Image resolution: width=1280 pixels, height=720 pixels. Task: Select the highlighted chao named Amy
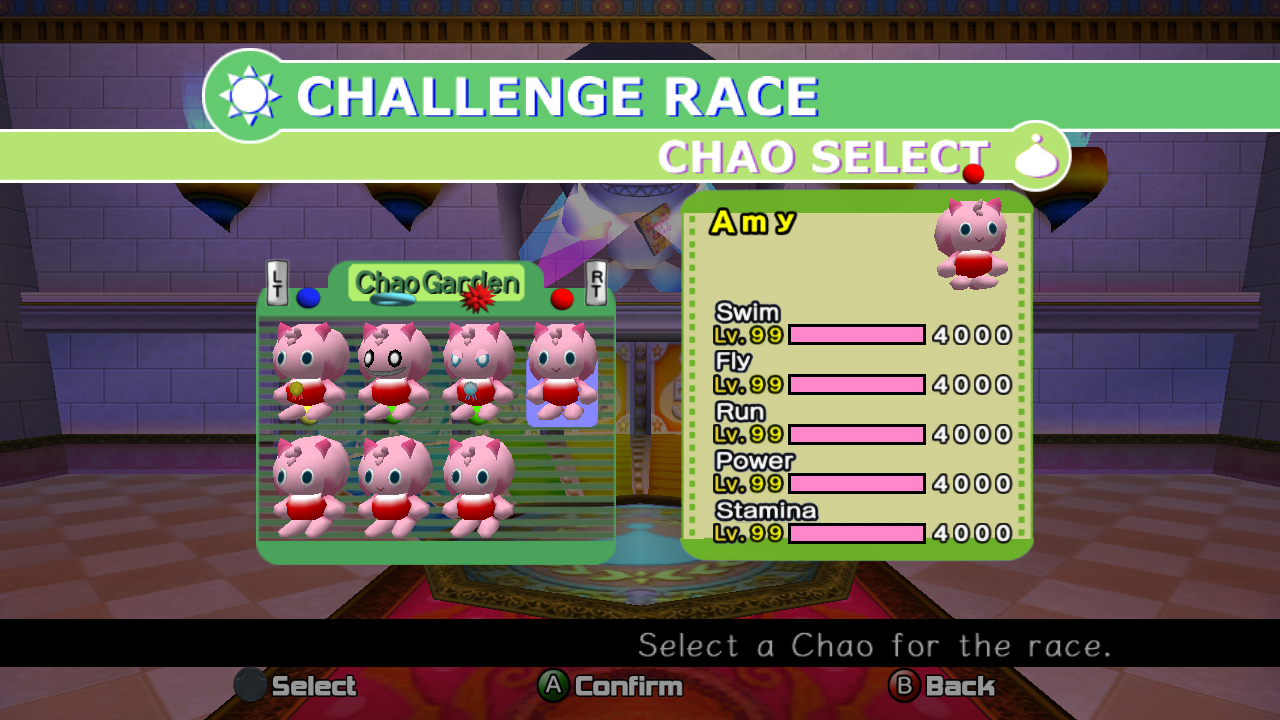click(562, 372)
